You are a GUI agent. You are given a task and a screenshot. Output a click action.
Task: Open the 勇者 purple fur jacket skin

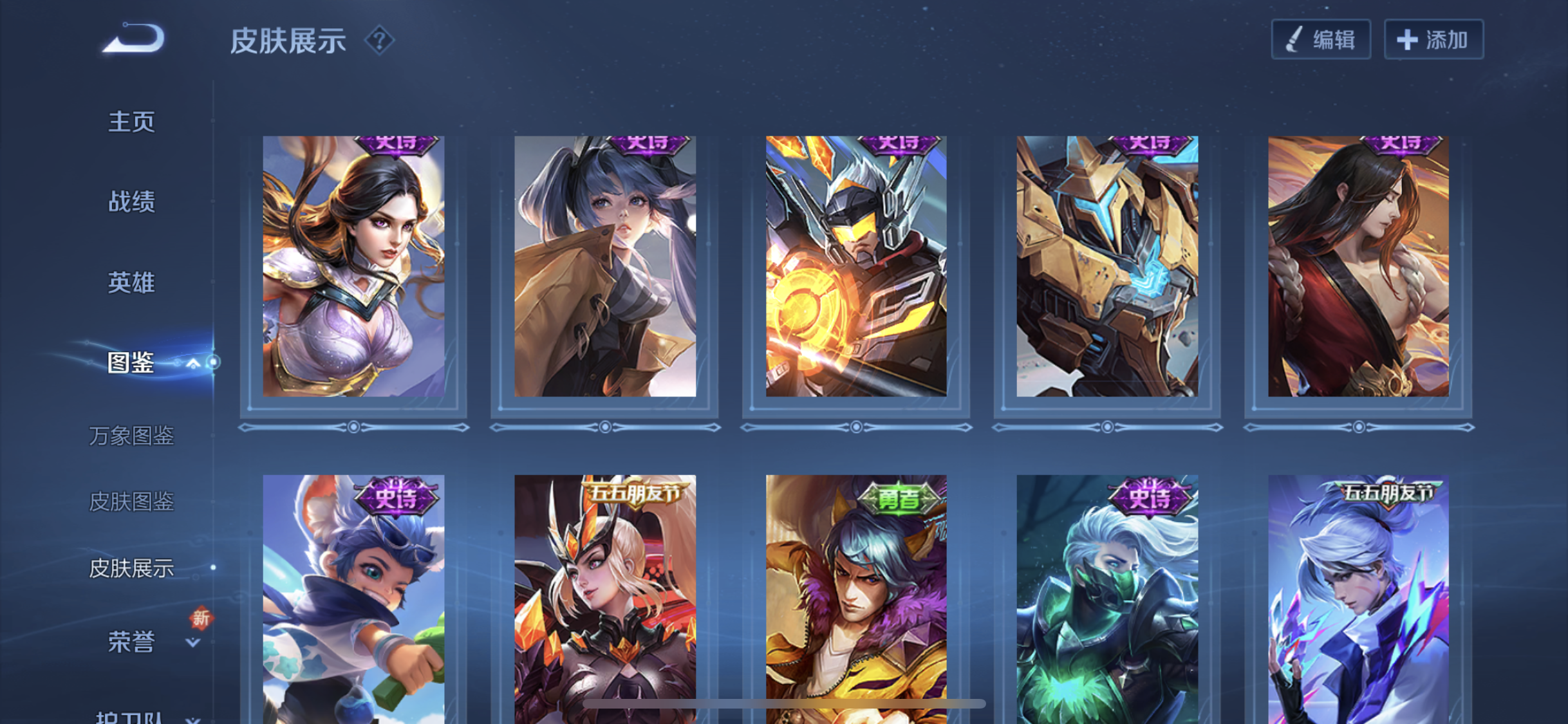click(x=855, y=599)
